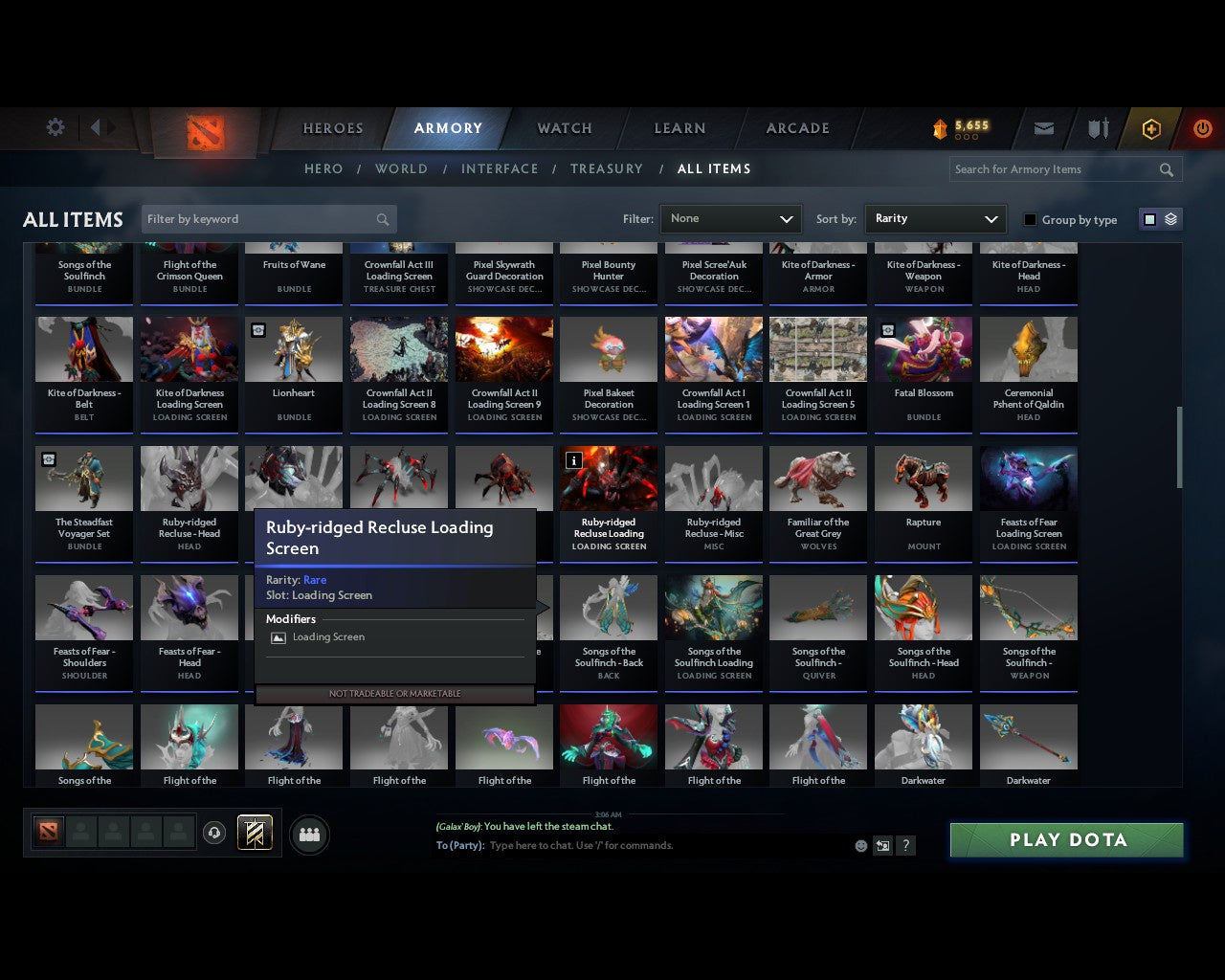The height and width of the screenshot is (980, 1225).
Task: Click the Heroes navigation link
Action: 332,128
